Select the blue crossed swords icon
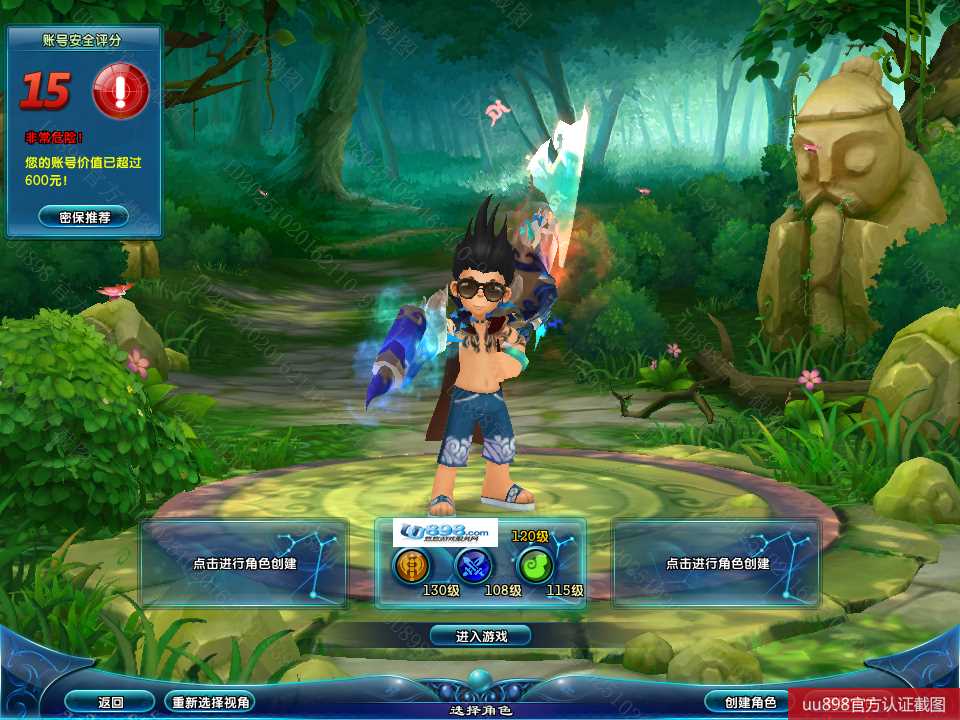Image resolution: width=960 pixels, height=720 pixels. [x=473, y=567]
